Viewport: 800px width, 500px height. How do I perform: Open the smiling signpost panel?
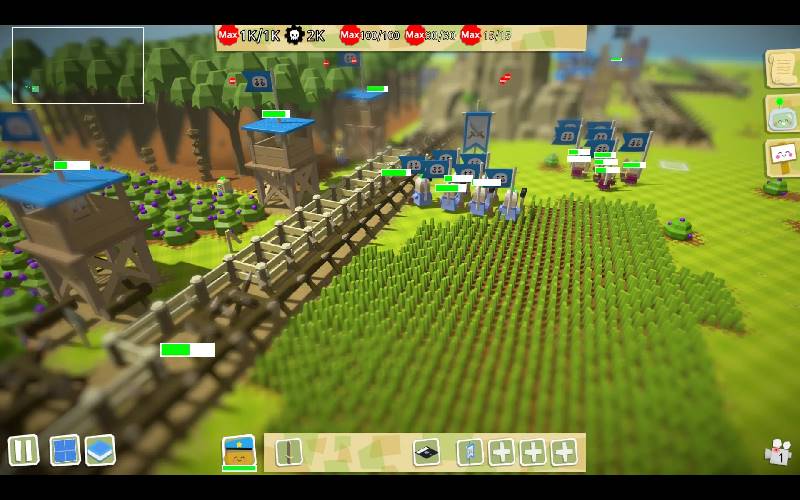pos(780,157)
